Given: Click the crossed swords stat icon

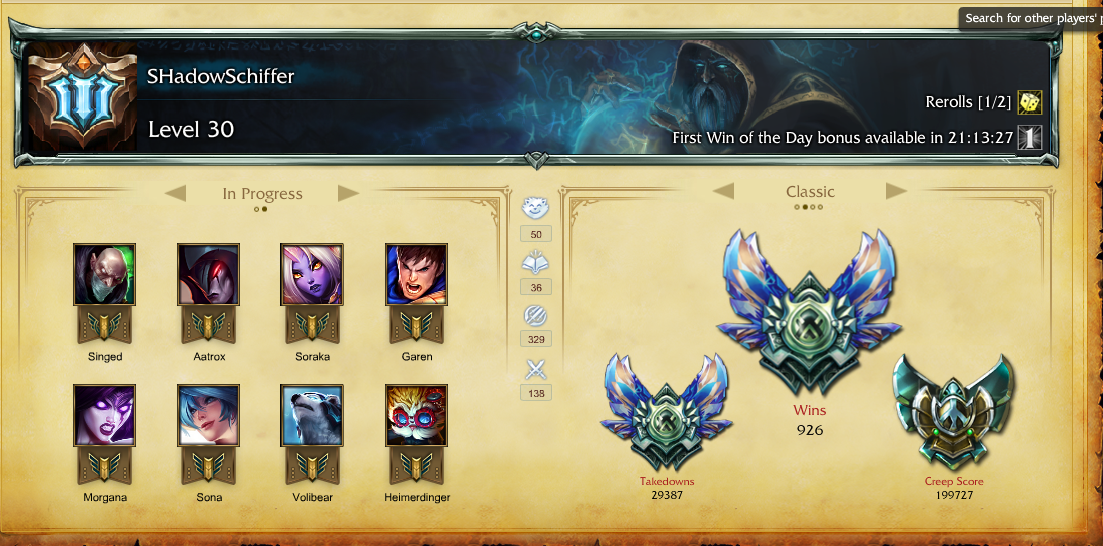Looking at the screenshot, I should click(535, 370).
